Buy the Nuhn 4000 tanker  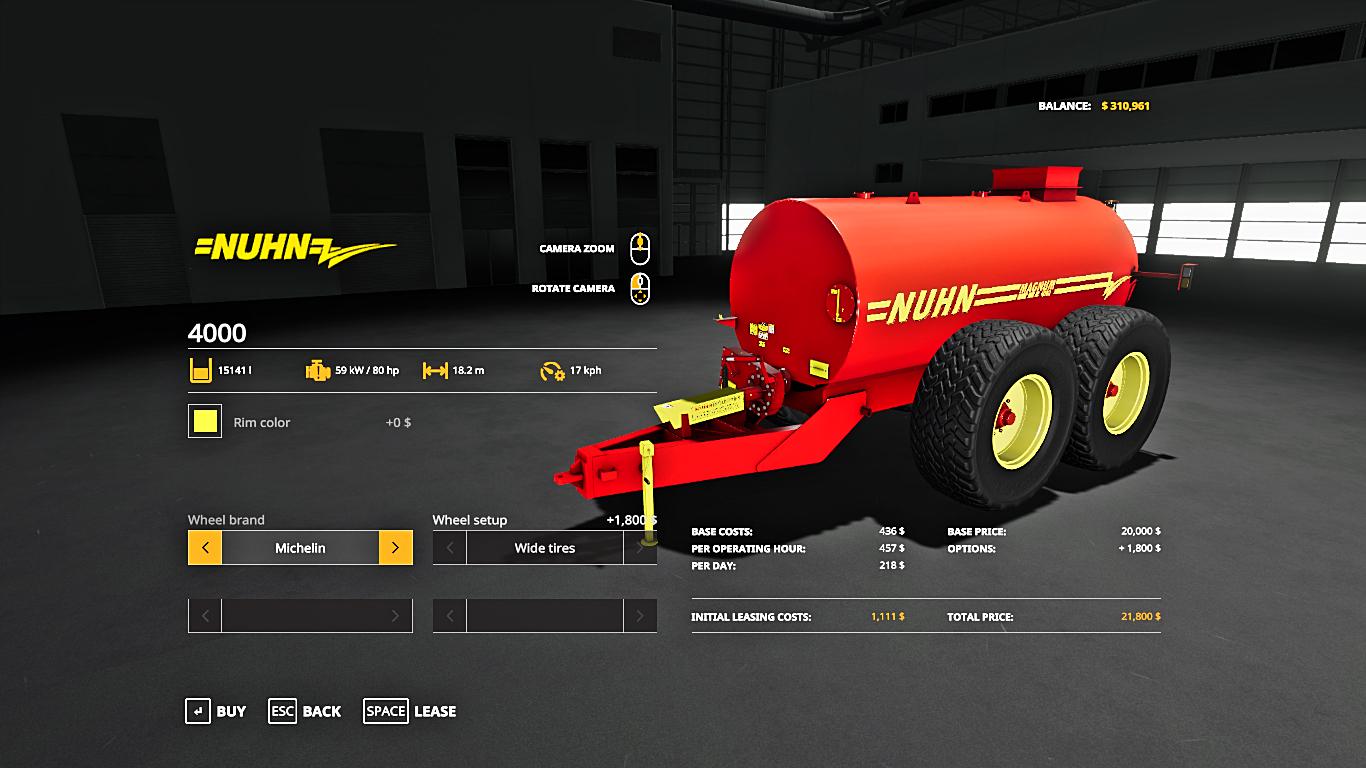tap(215, 711)
